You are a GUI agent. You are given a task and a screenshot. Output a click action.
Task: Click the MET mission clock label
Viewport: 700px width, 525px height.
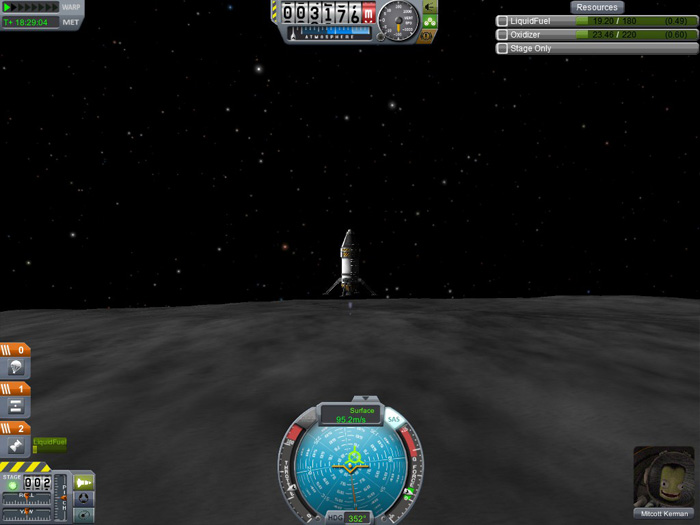click(x=71, y=22)
